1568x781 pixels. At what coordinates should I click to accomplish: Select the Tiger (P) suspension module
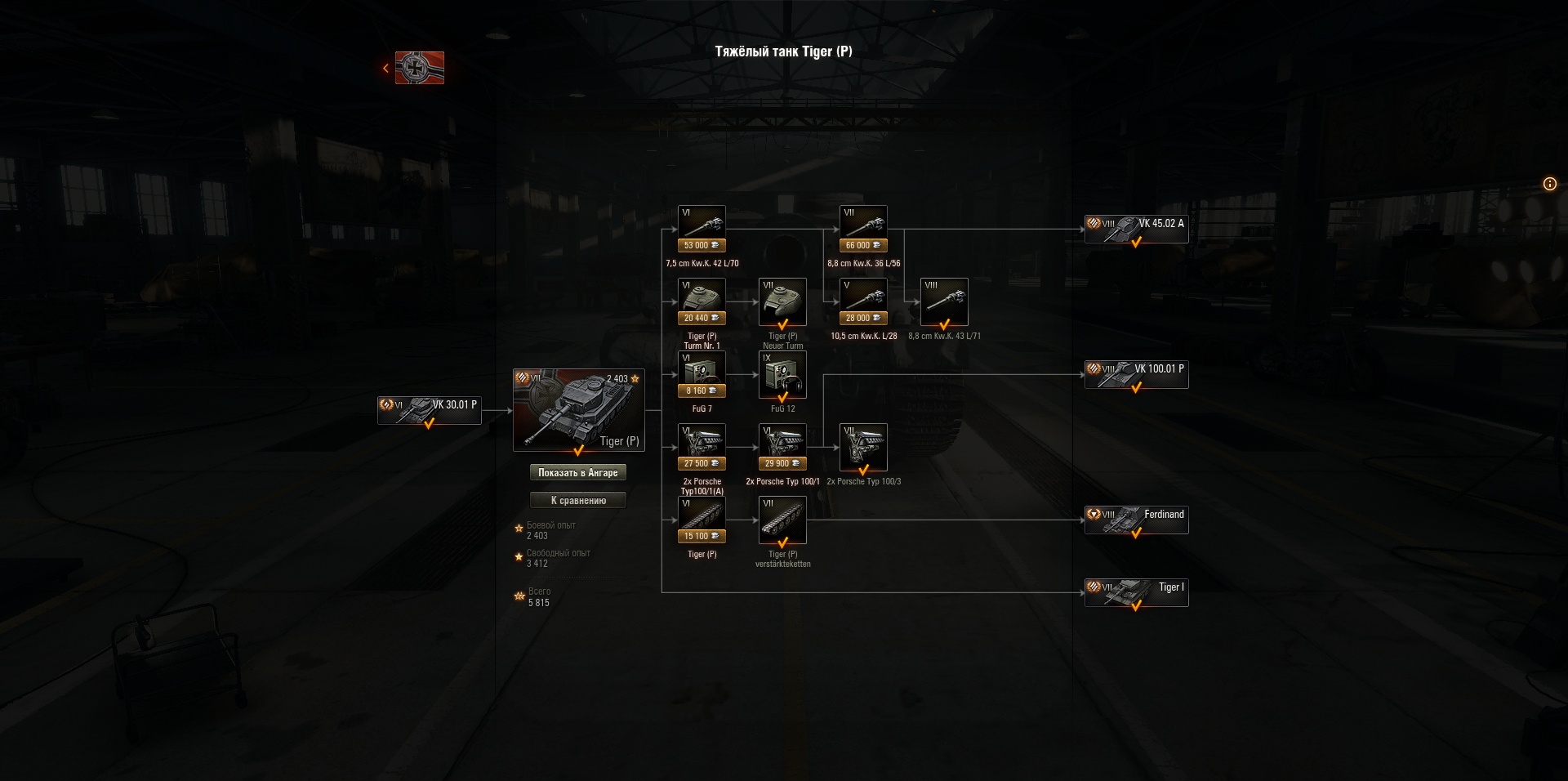point(701,515)
